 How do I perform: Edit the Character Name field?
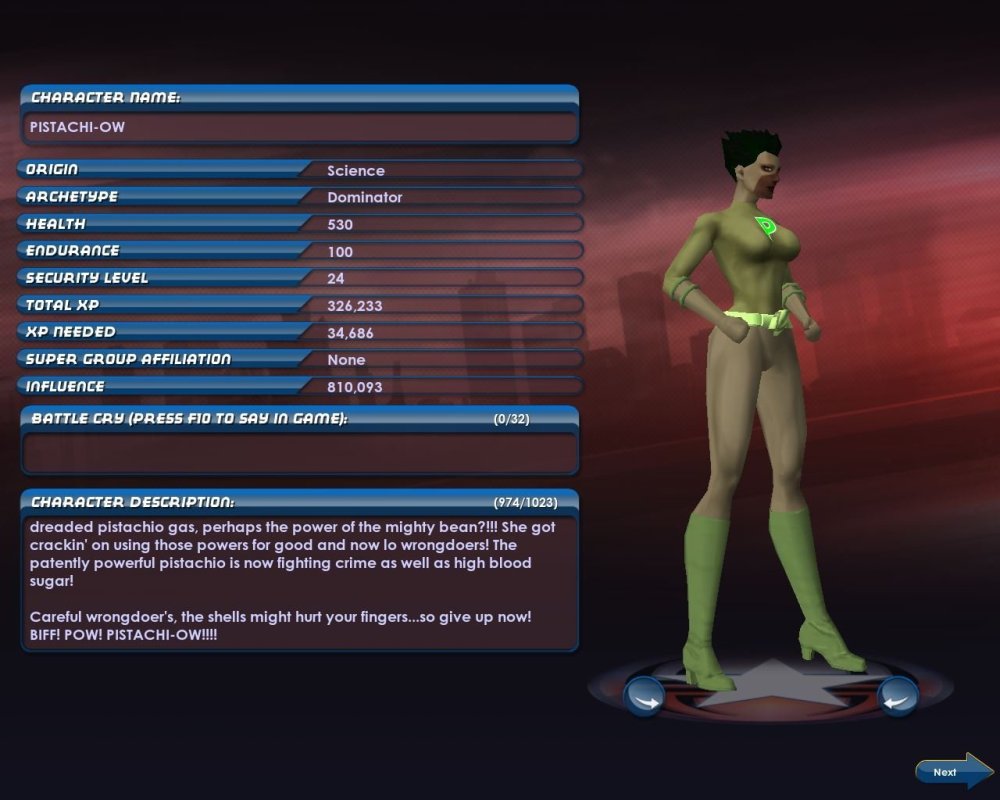299,128
